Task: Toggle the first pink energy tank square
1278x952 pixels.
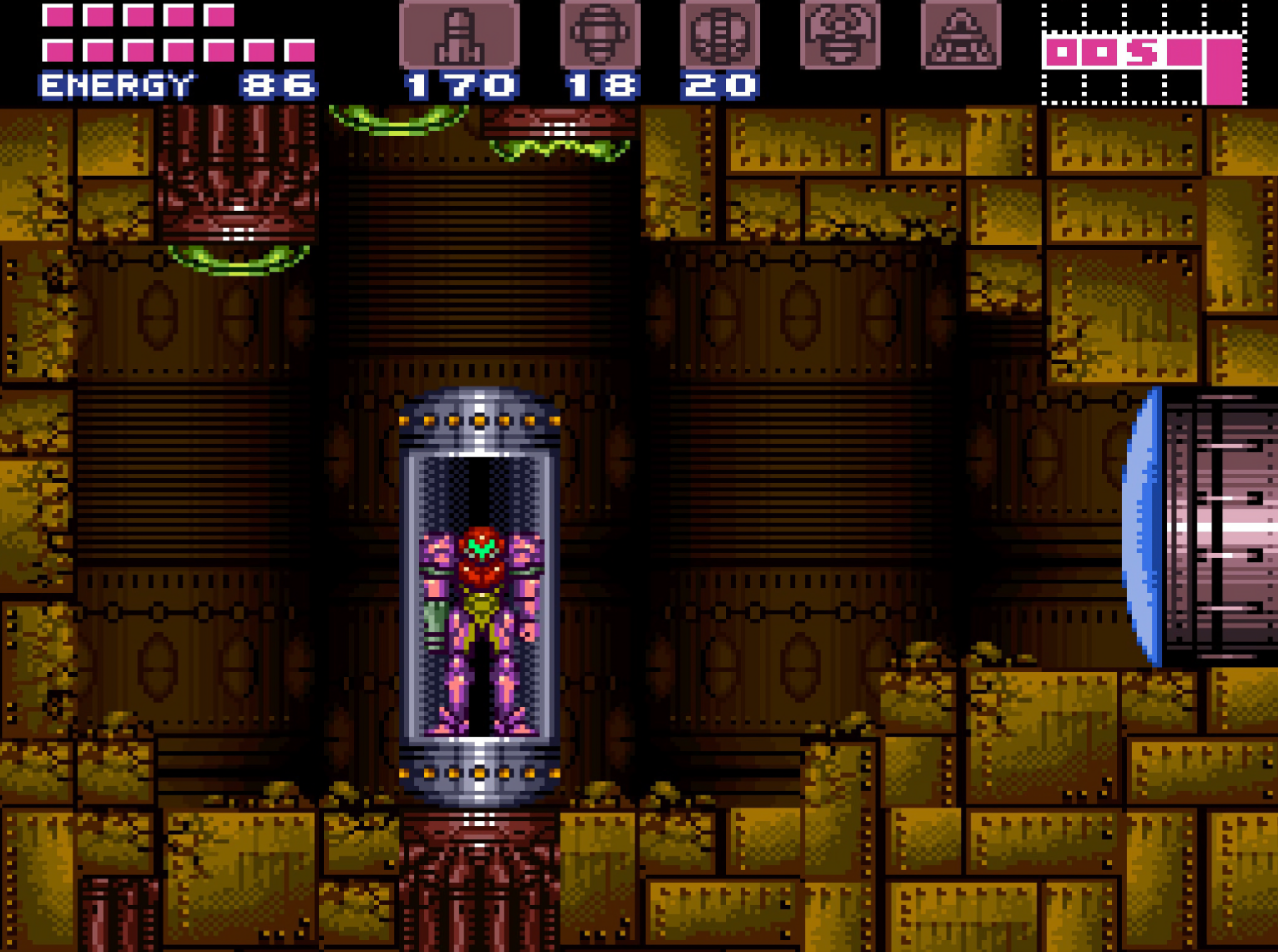Action: pyautogui.click(x=57, y=14)
